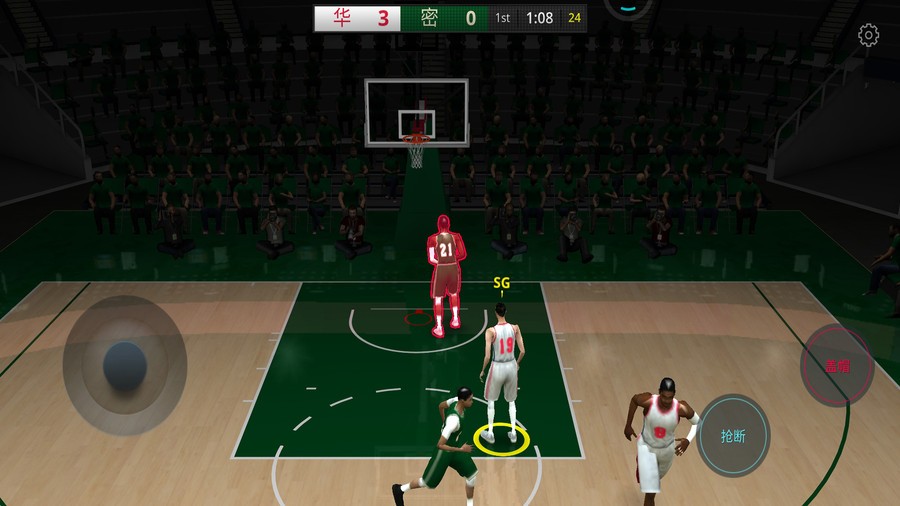Activate the 盖帽 block button

click(x=837, y=365)
